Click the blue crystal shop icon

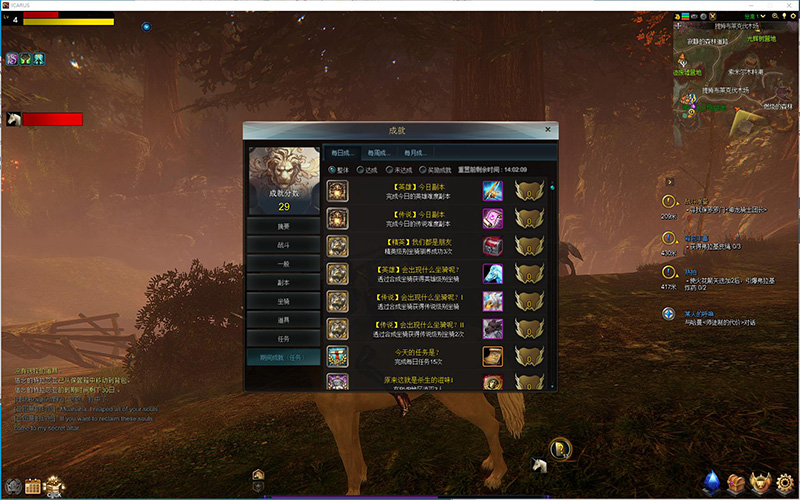712,484
